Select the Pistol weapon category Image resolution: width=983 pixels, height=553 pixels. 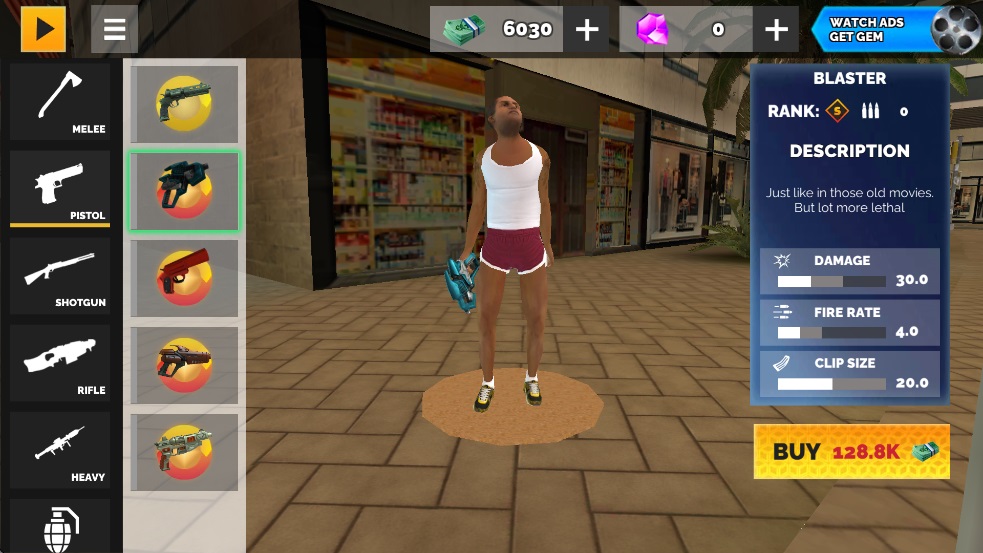(60, 189)
